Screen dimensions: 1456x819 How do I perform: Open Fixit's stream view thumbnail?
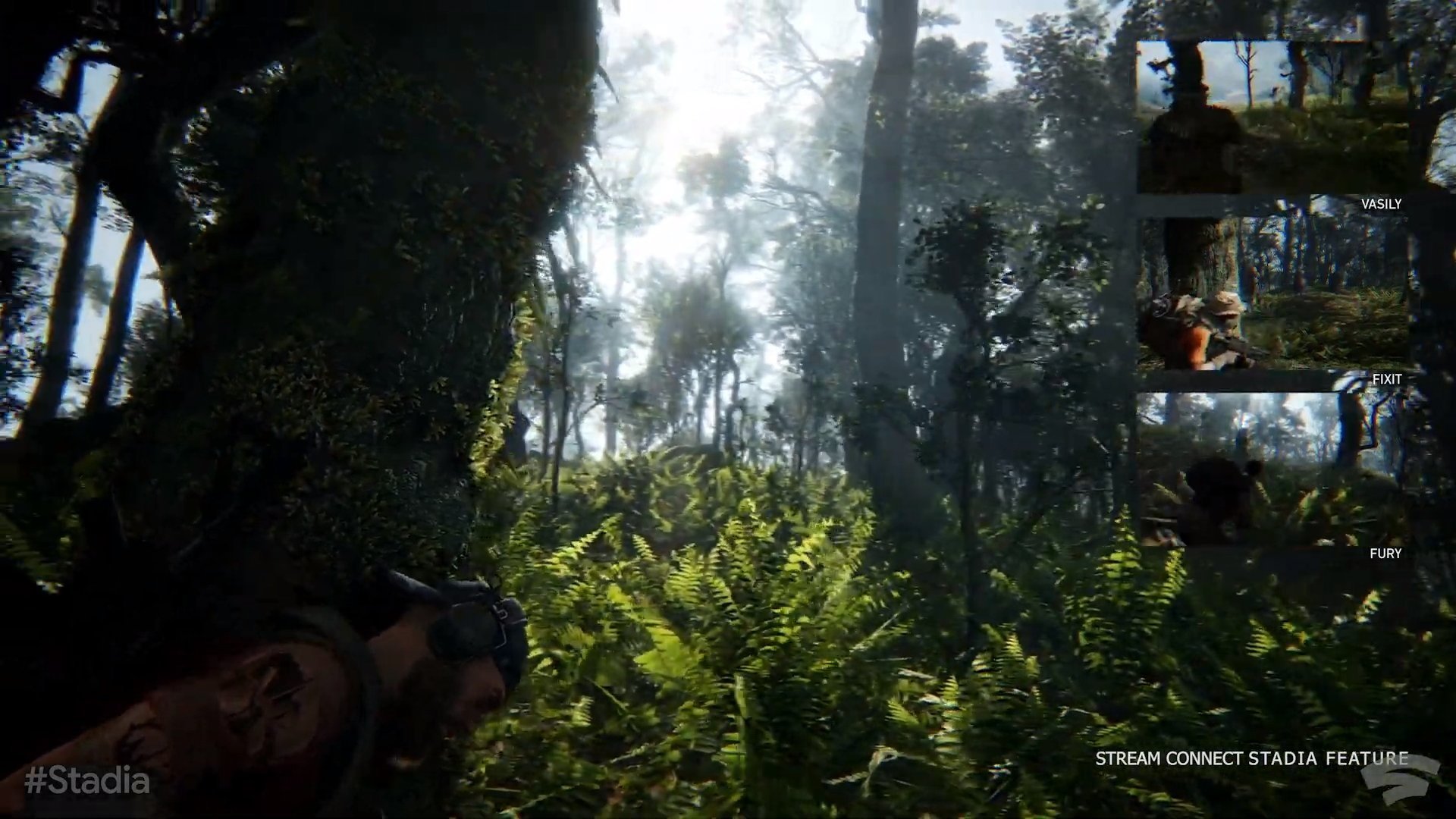pyautogui.click(x=1274, y=293)
